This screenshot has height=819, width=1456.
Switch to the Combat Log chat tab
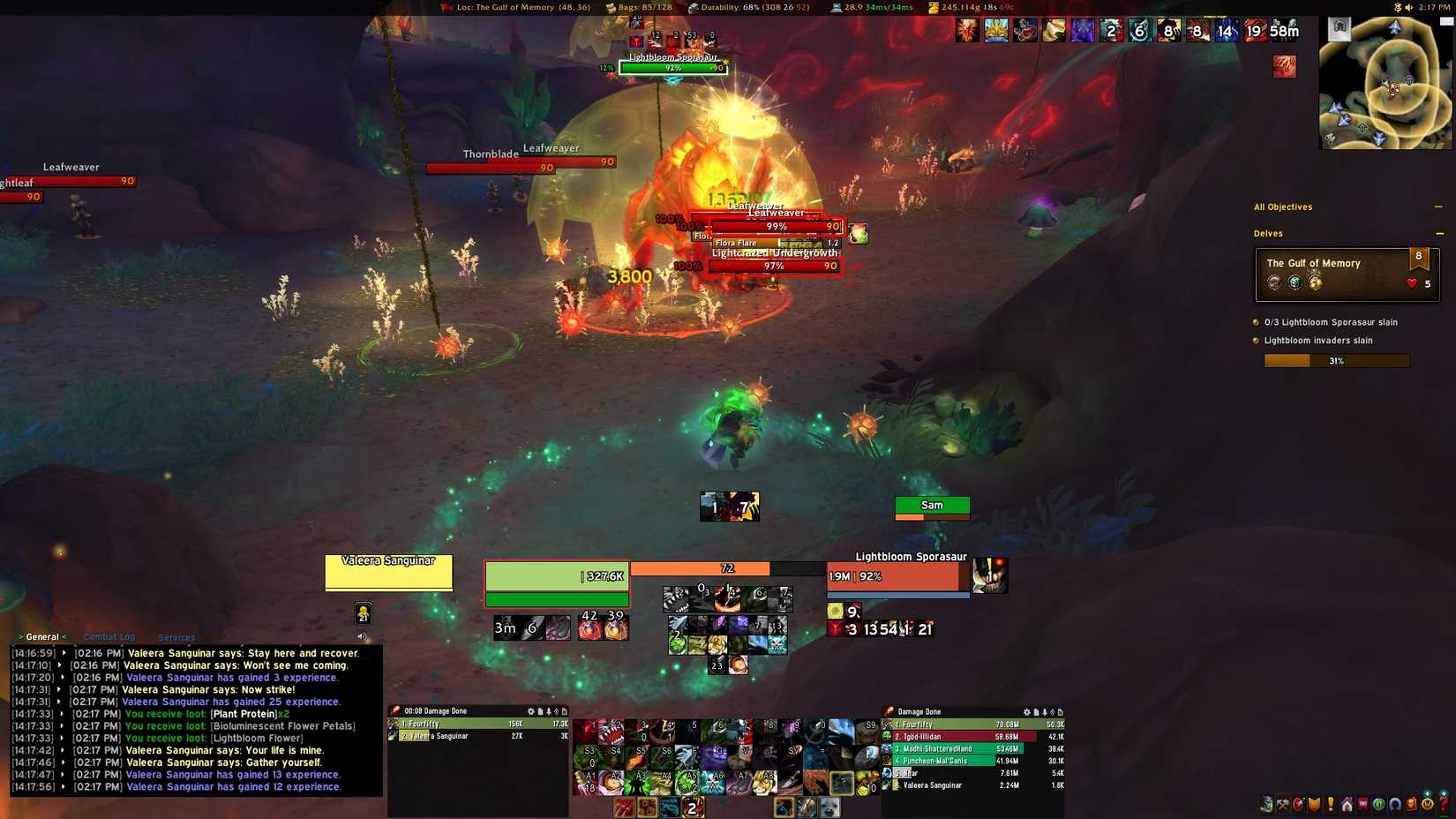[109, 637]
